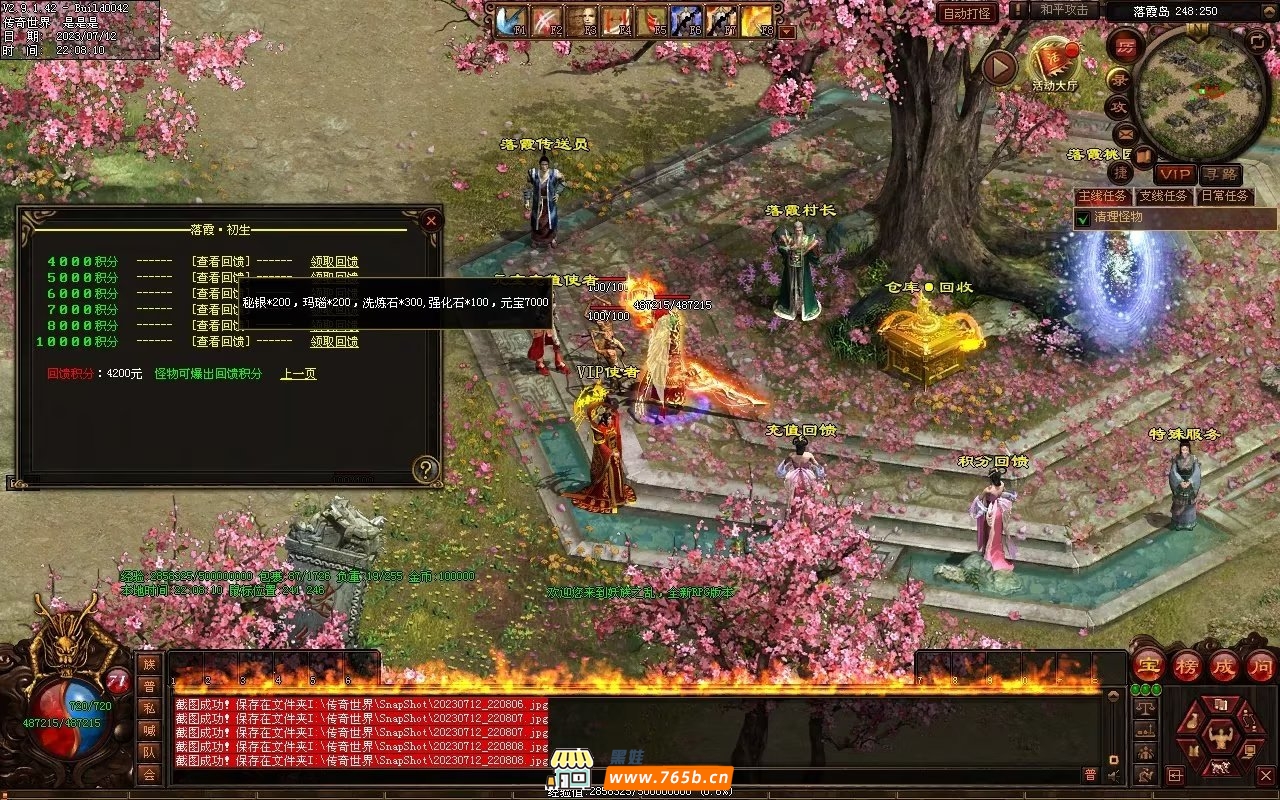Switch to the 支线任务 tab
The image size is (1280, 800).
(1163, 196)
